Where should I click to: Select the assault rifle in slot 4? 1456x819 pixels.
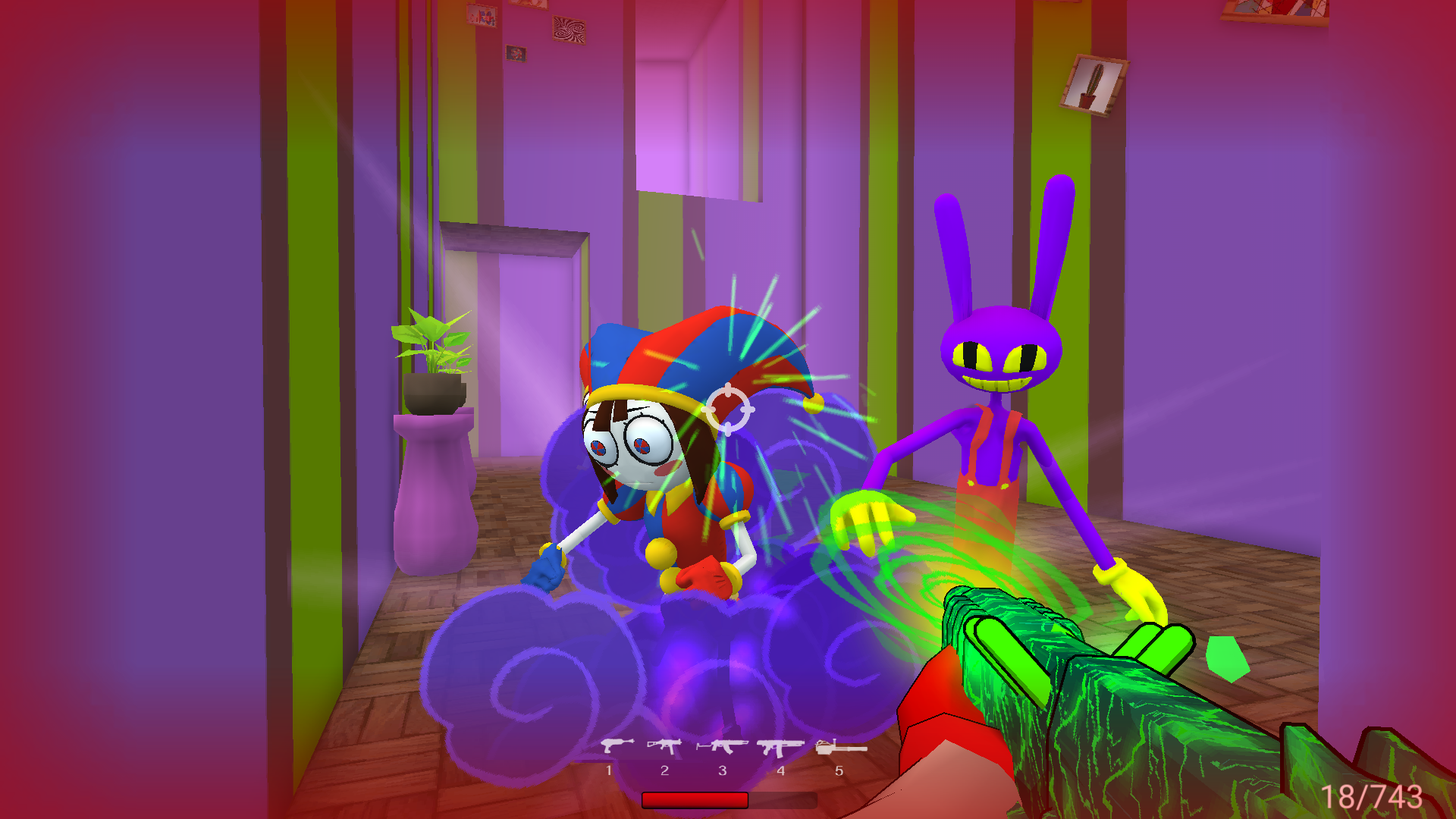pos(780,746)
